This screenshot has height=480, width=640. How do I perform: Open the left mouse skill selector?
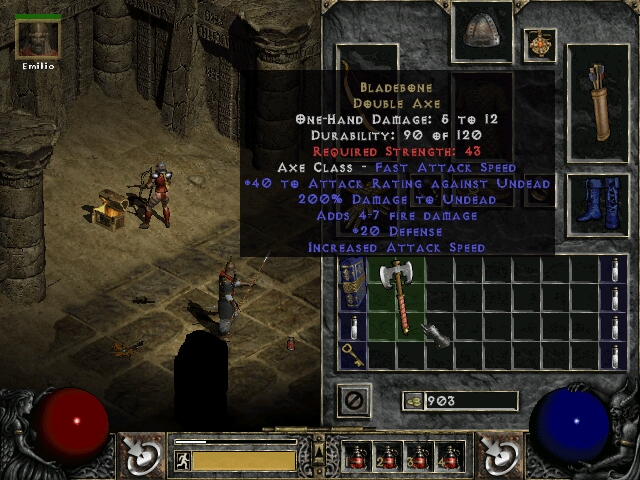(x=141, y=455)
